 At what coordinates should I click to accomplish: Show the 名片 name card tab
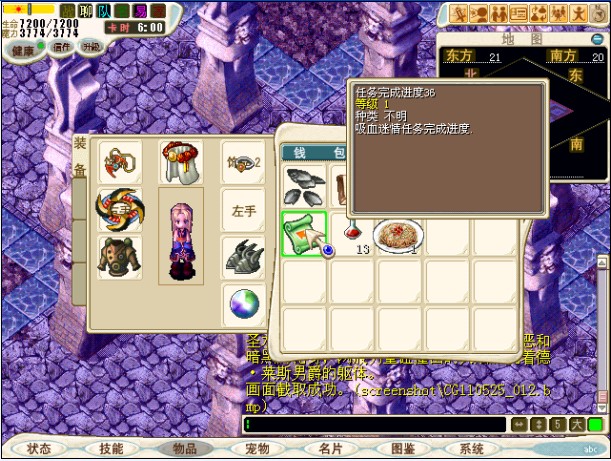pos(330,450)
